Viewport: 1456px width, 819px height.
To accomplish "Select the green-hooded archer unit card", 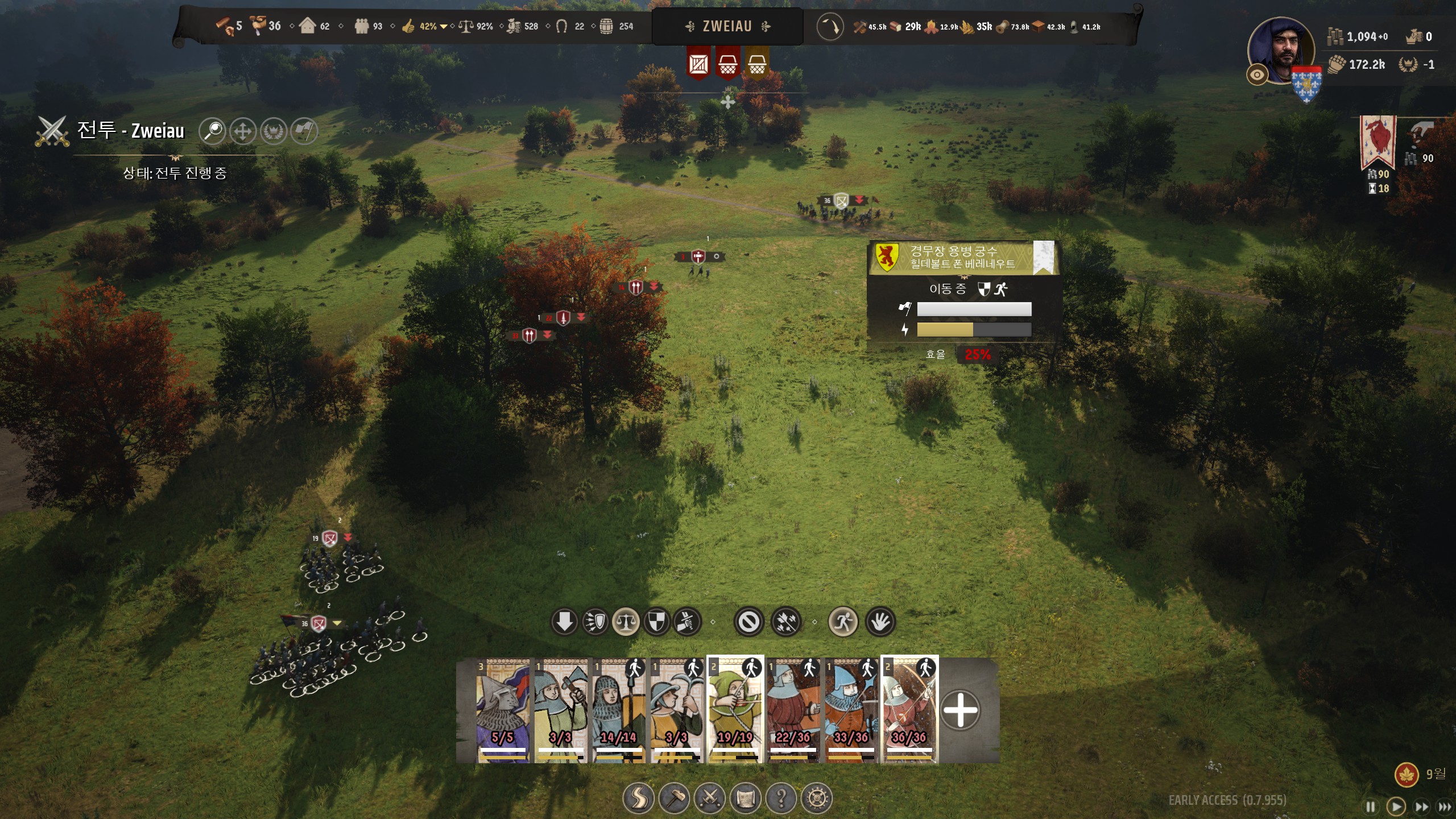I will tap(735, 710).
